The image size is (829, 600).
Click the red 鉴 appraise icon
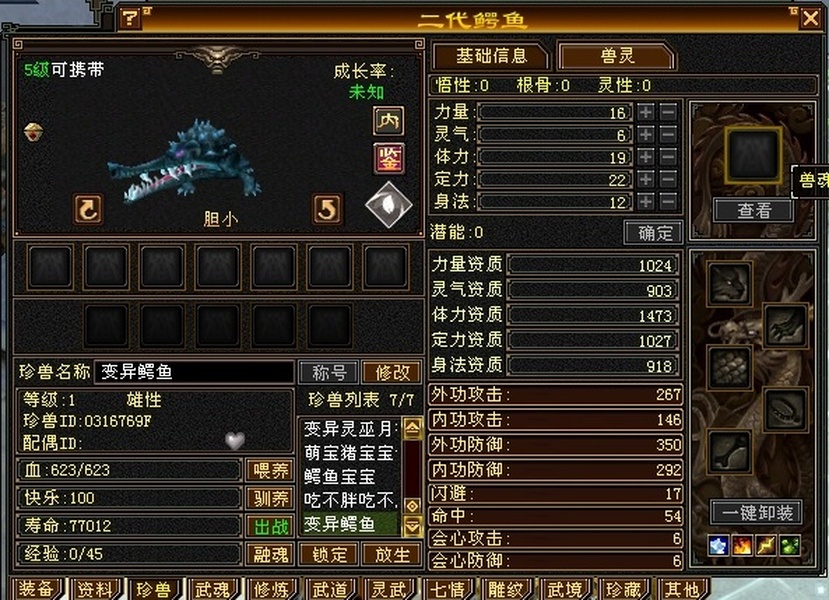(388, 158)
